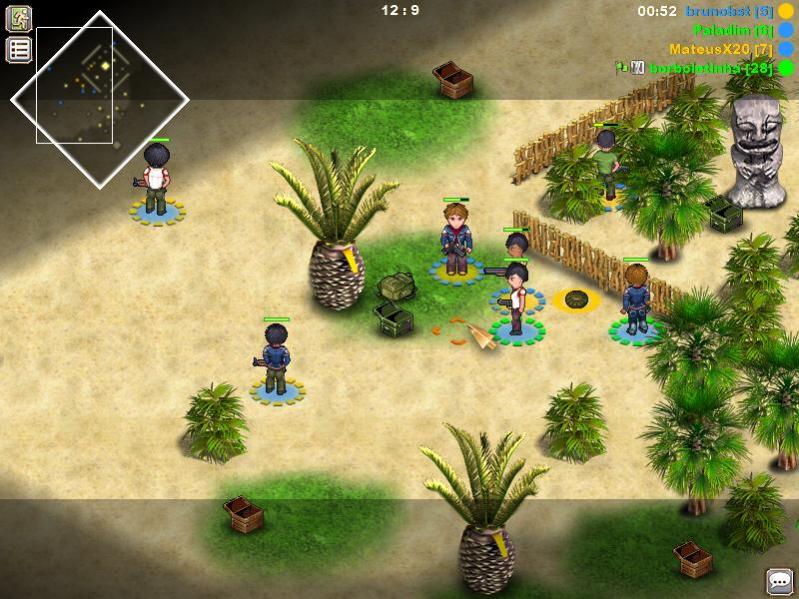
Task: Select player borboletinha in the player list
Action: point(709,68)
